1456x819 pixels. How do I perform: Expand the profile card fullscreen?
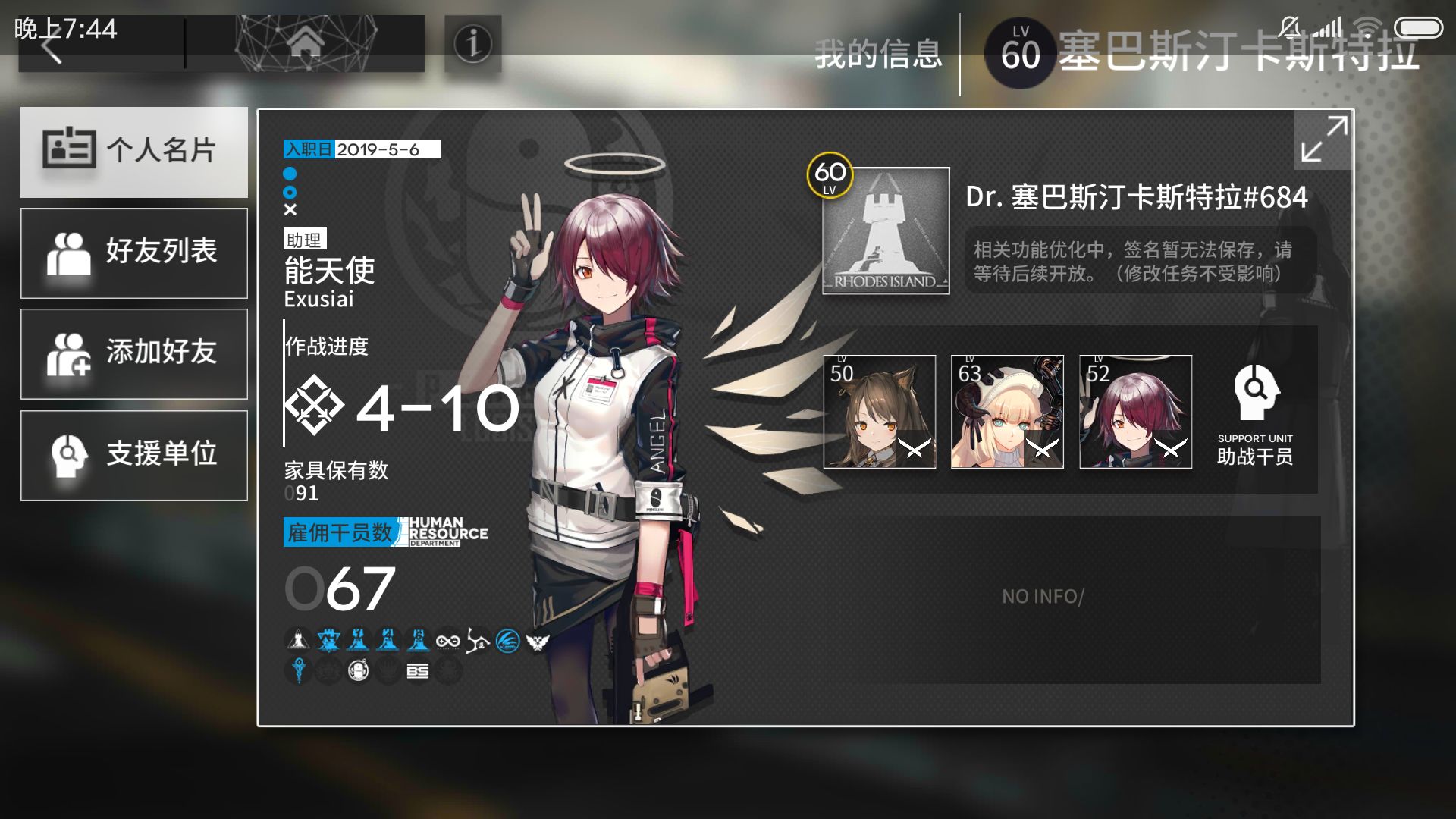pos(1323,139)
